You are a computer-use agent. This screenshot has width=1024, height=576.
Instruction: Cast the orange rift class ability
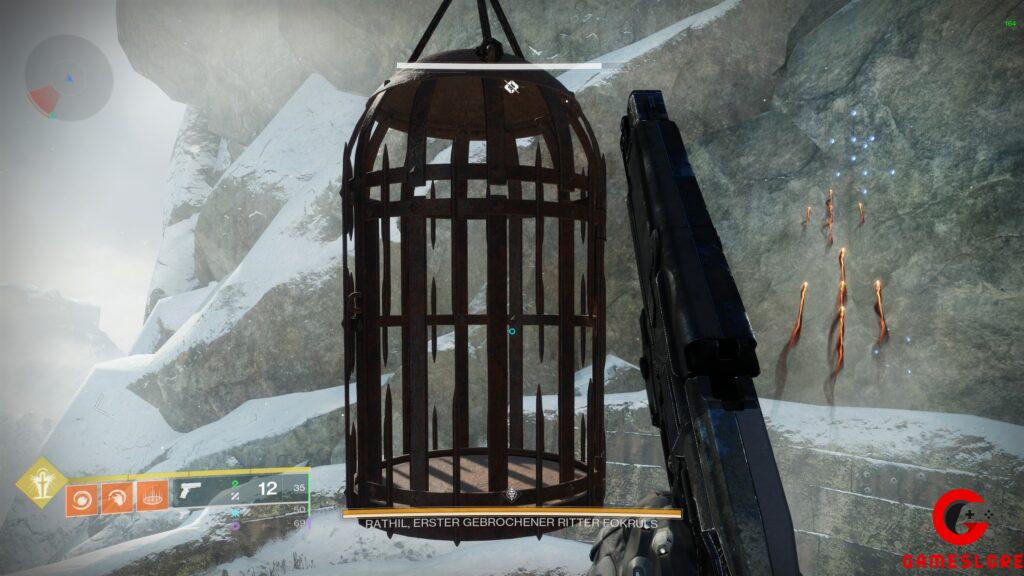click(151, 496)
